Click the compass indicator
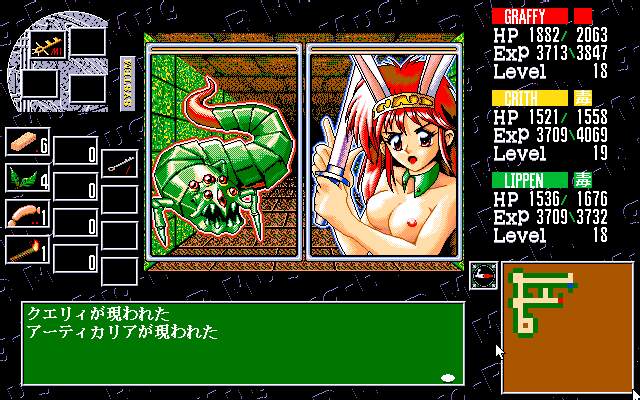This screenshot has height=400, width=640. click(x=483, y=274)
